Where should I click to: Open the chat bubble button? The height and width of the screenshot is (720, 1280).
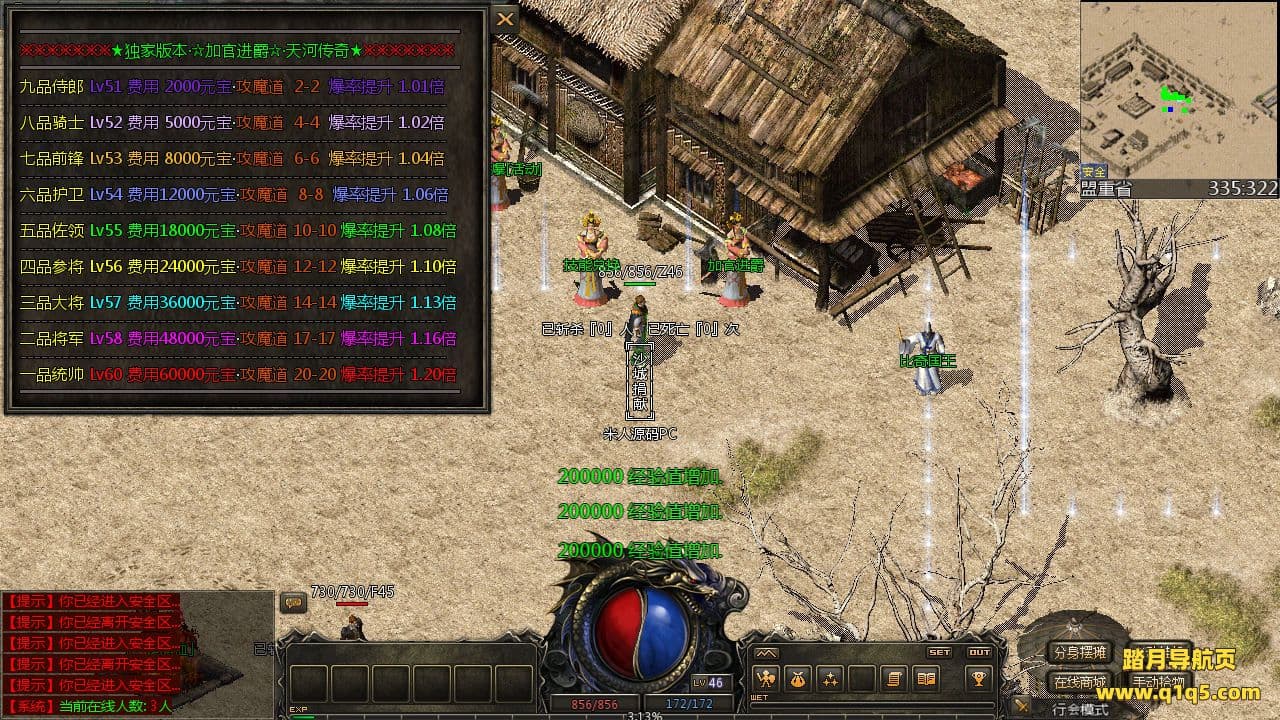[293, 602]
